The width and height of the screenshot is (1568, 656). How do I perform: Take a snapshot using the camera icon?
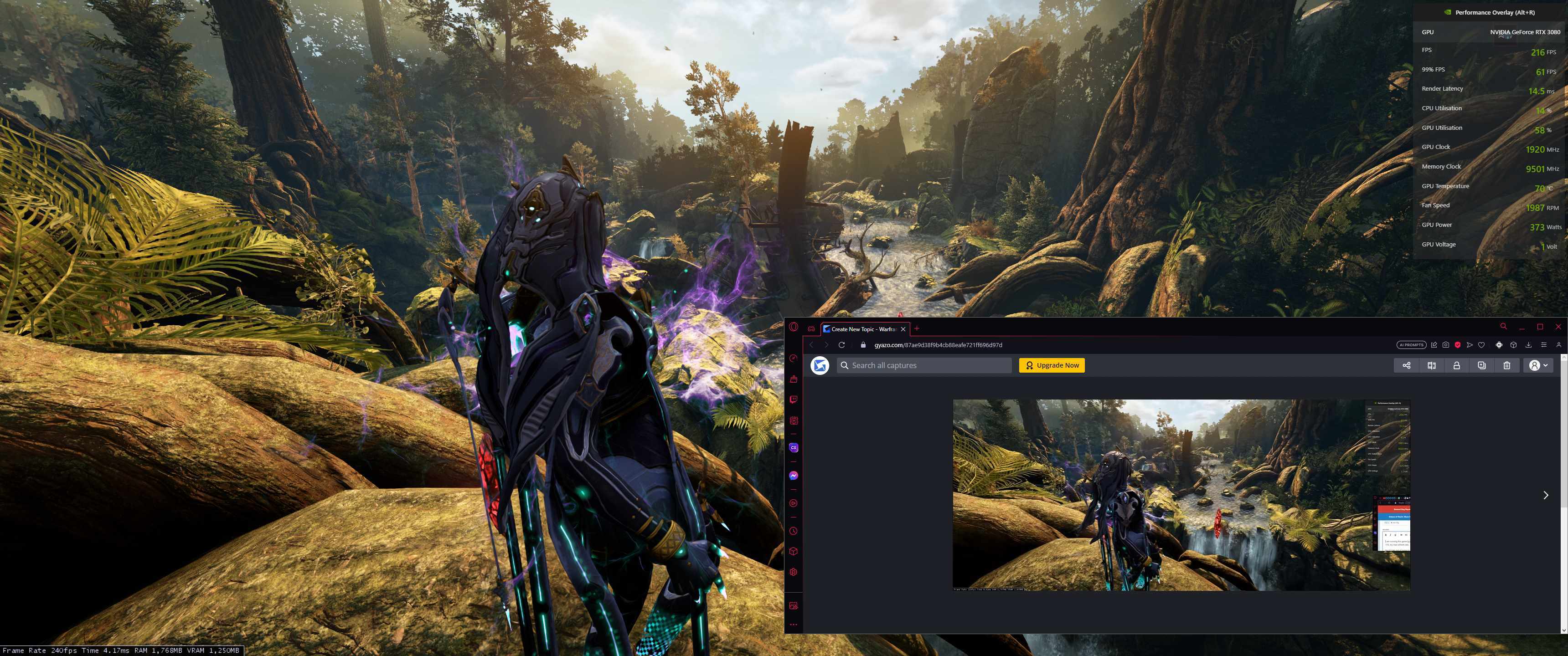click(x=1446, y=344)
